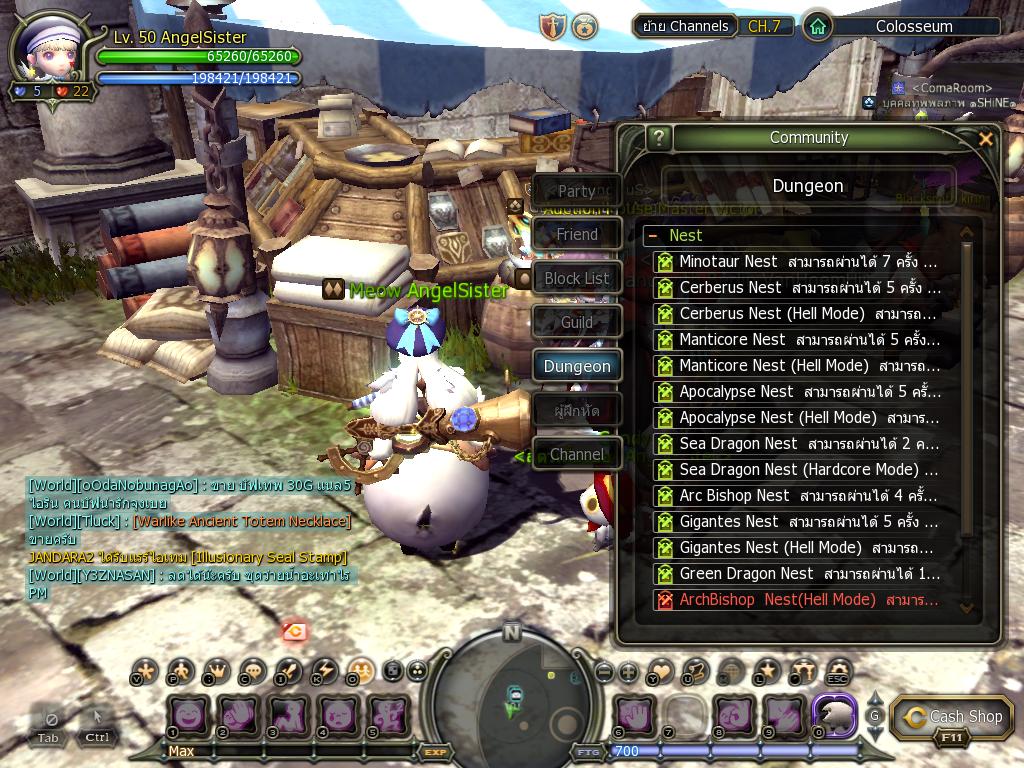Screen dimensions: 1024x768
Task: Open the Block List tab
Action: [x=577, y=279]
